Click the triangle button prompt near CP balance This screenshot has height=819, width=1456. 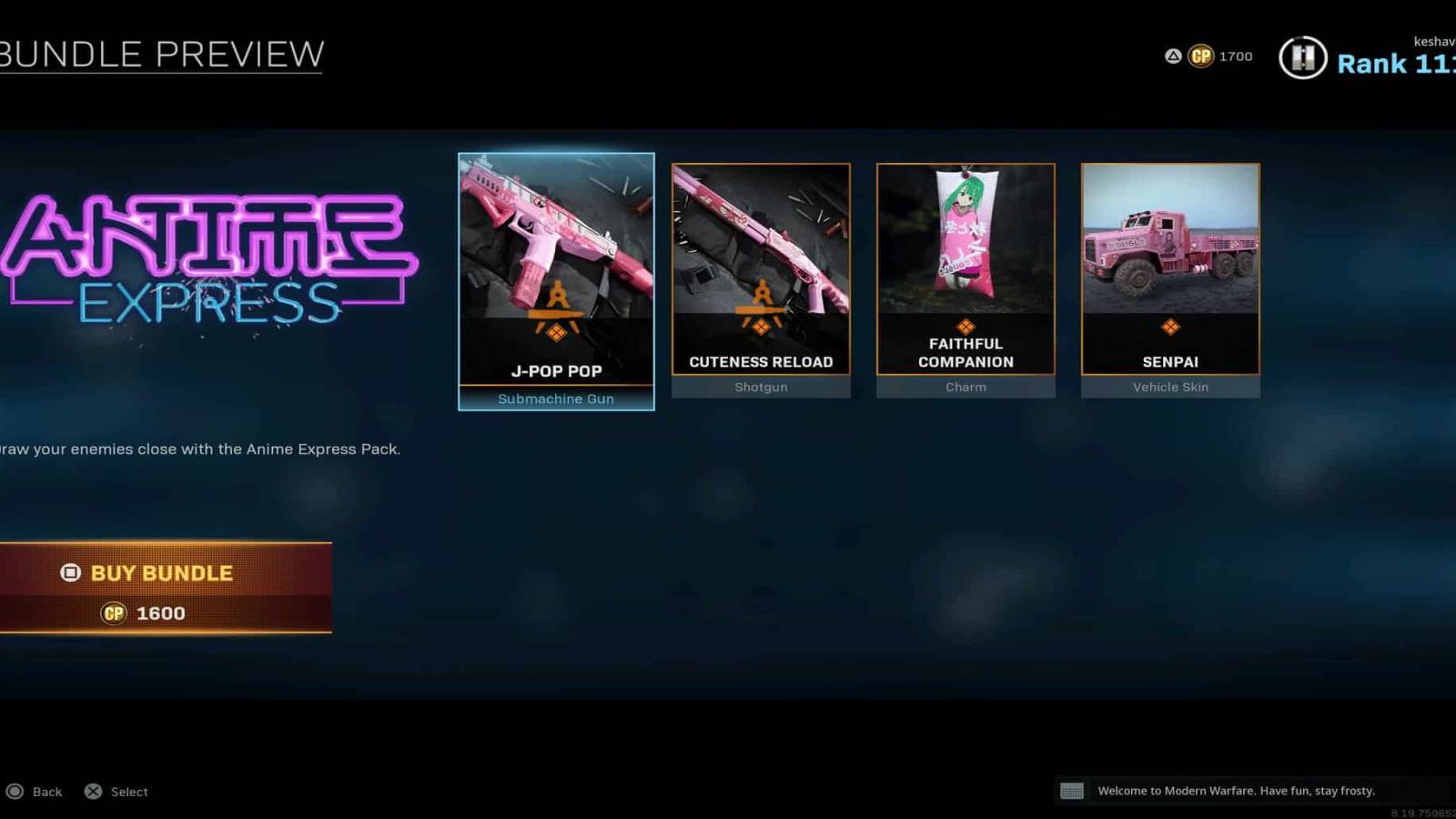coord(1174,56)
